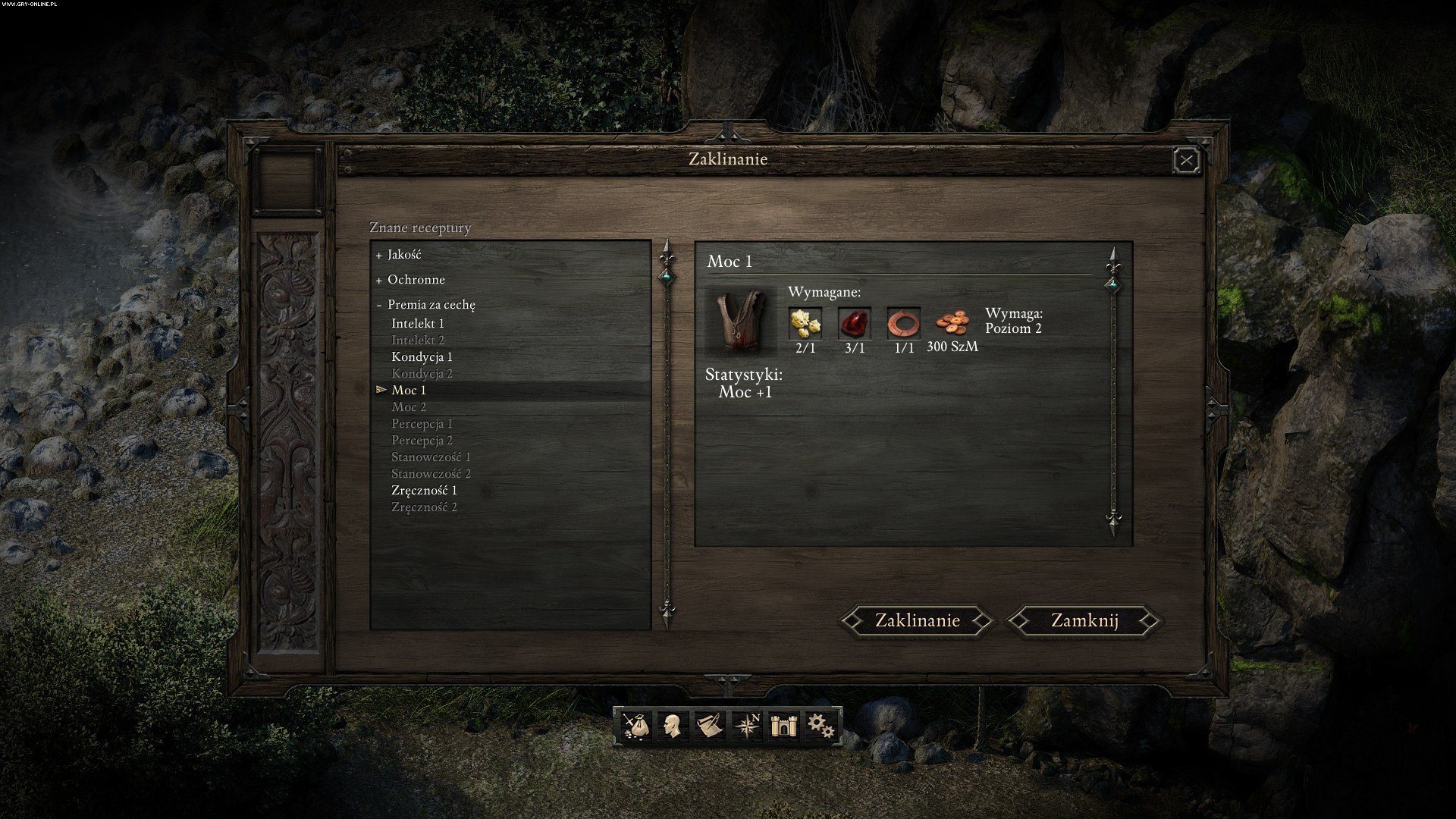Open the character sheet head icon
Screen dimensions: 1456x819
click(671, 726)
